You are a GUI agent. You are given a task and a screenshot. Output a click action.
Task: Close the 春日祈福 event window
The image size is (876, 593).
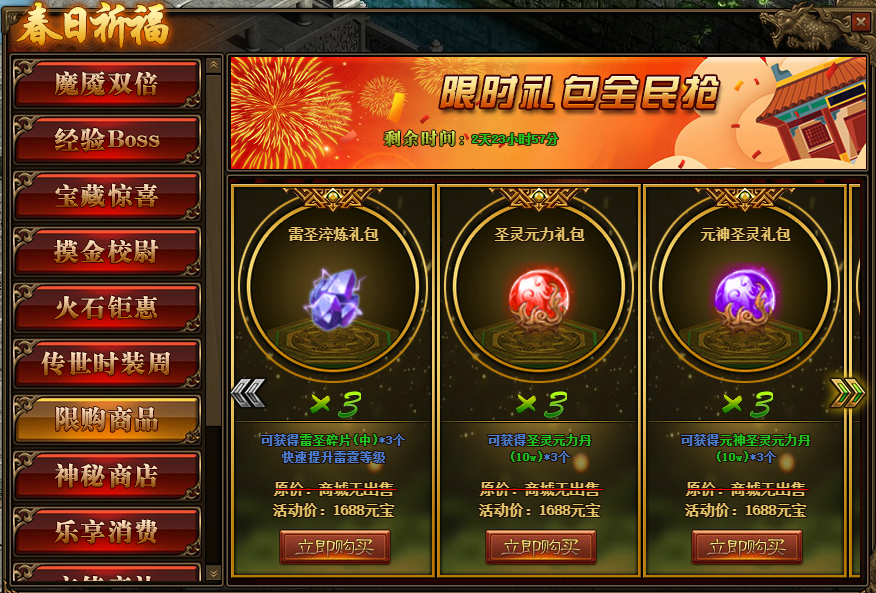tap(860, 20)
